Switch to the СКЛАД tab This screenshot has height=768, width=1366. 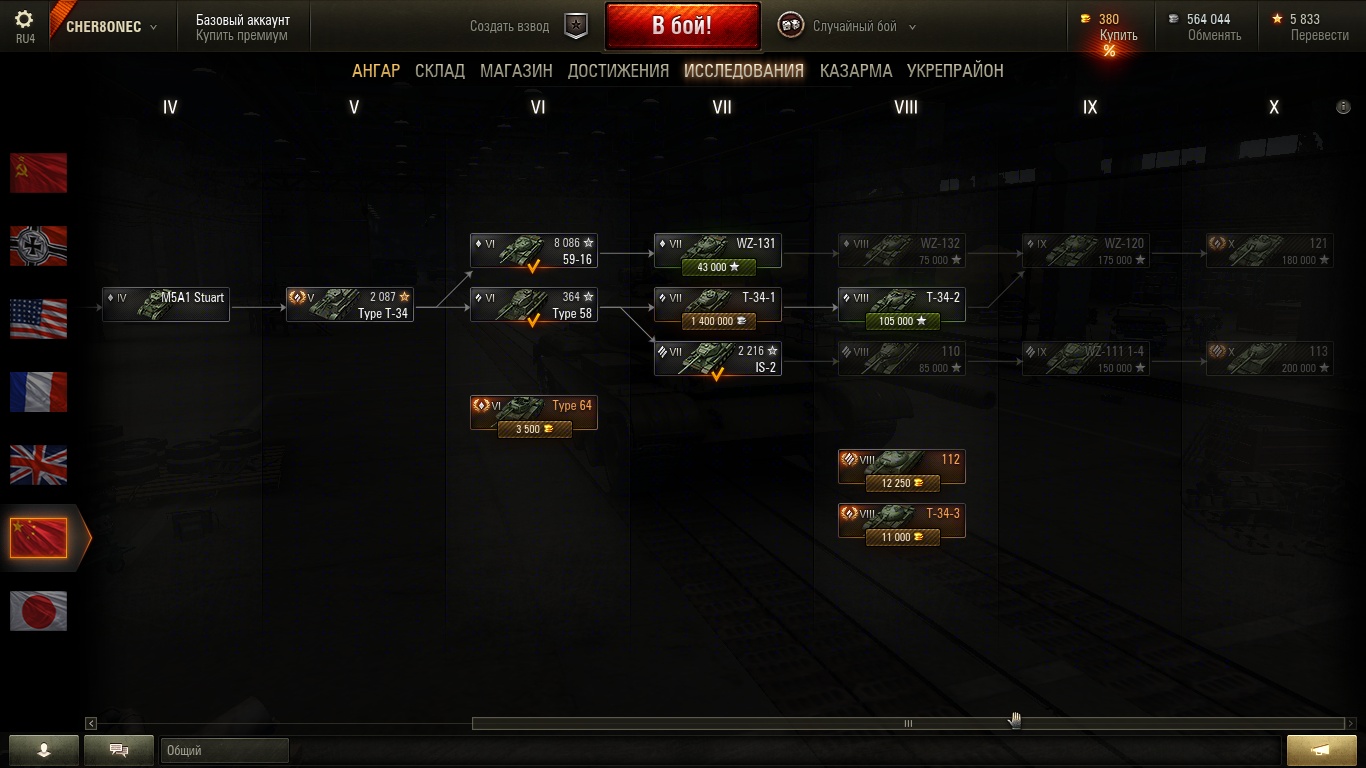[440, 71]
